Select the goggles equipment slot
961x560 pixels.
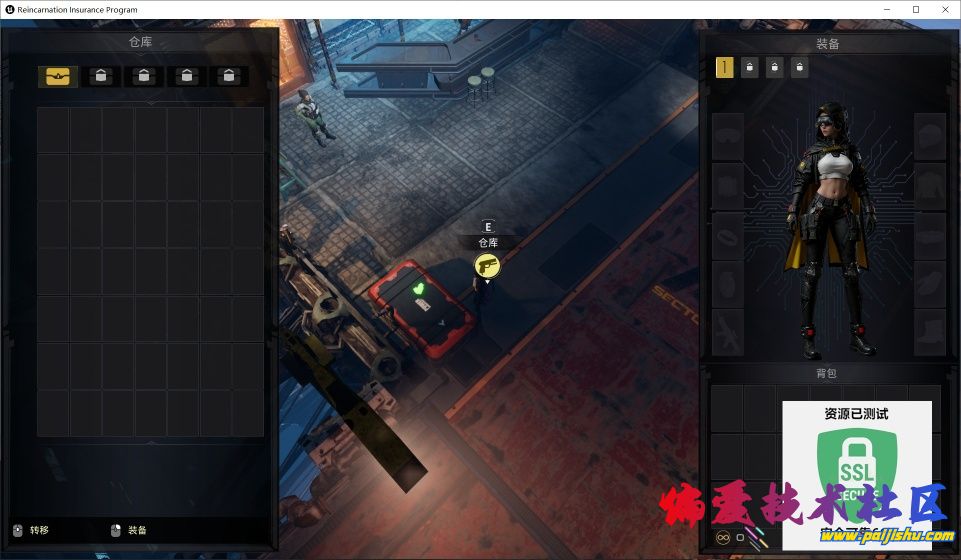coord(728,135)
